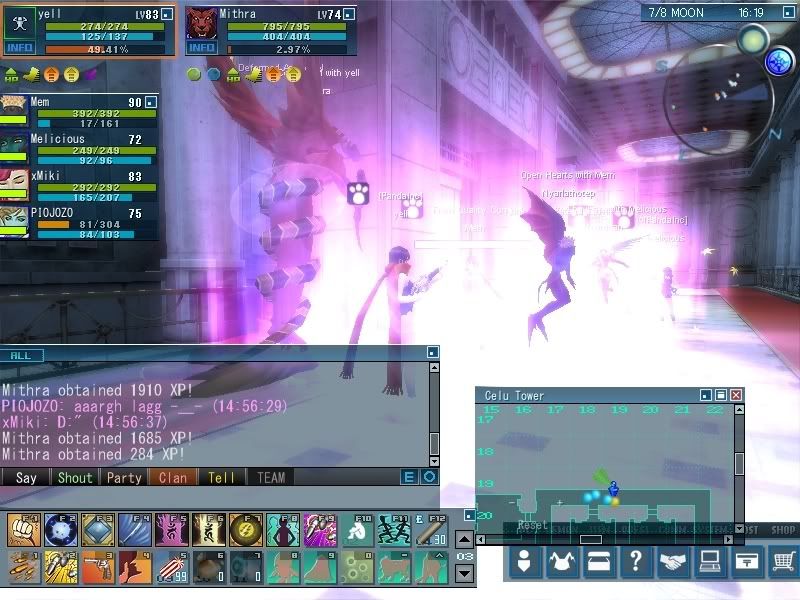The height and width of the screenshot is (600, 800).
Task: Use the revolver gun skill slot
Action: (x=96, y=566)
